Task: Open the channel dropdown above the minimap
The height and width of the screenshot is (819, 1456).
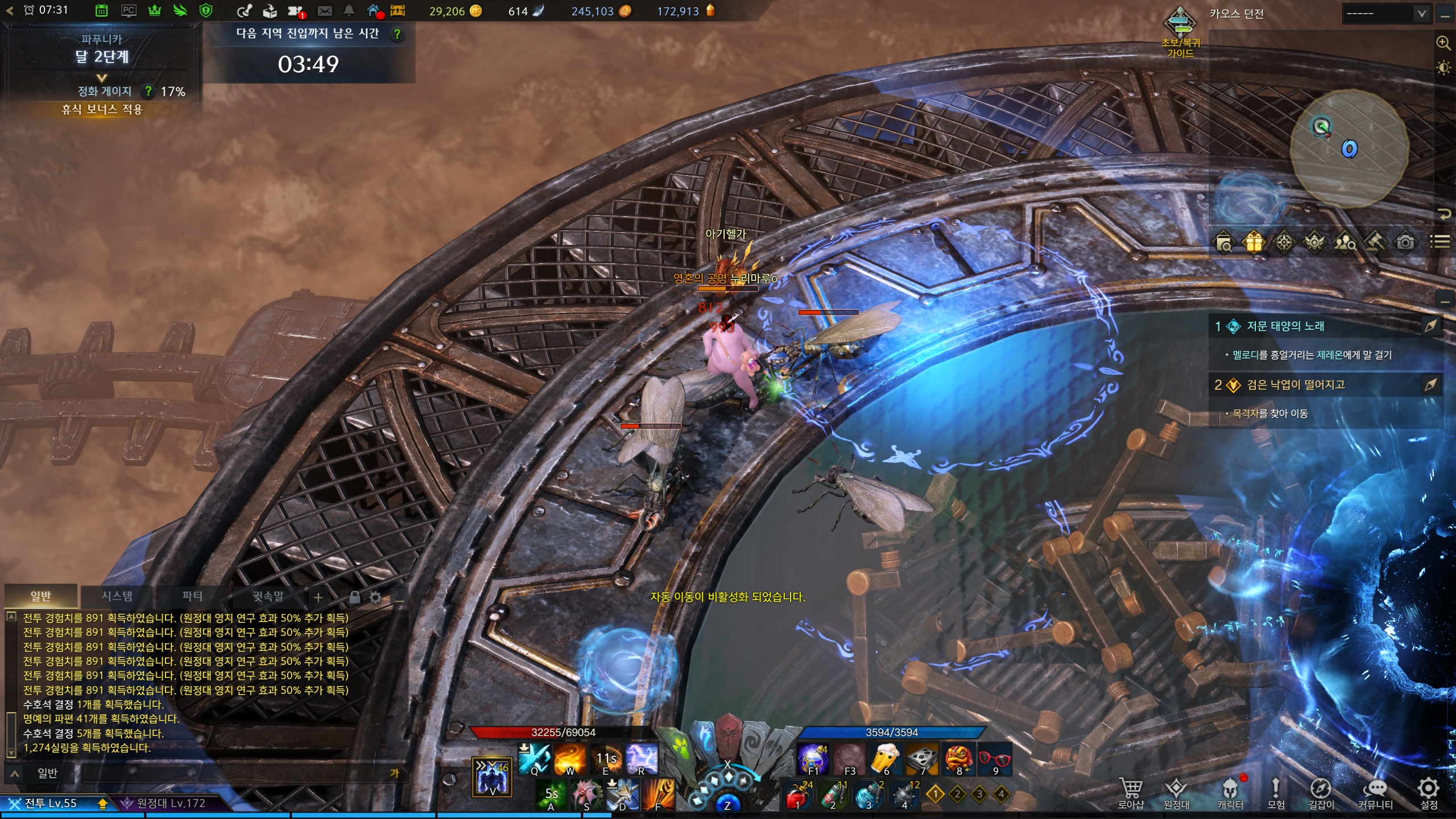Action: coord(1386,13)
